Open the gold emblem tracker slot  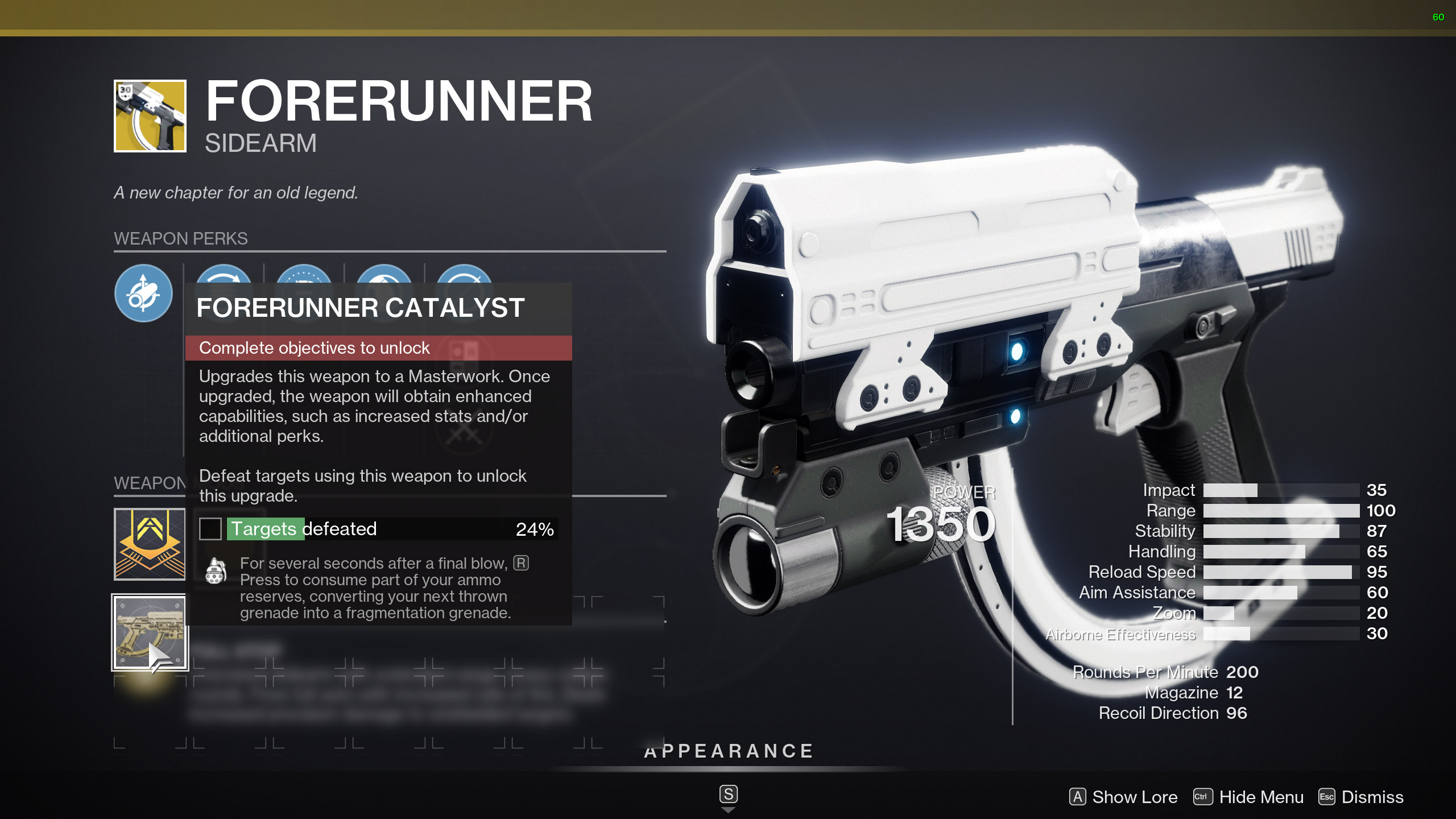tap(150, 544)
